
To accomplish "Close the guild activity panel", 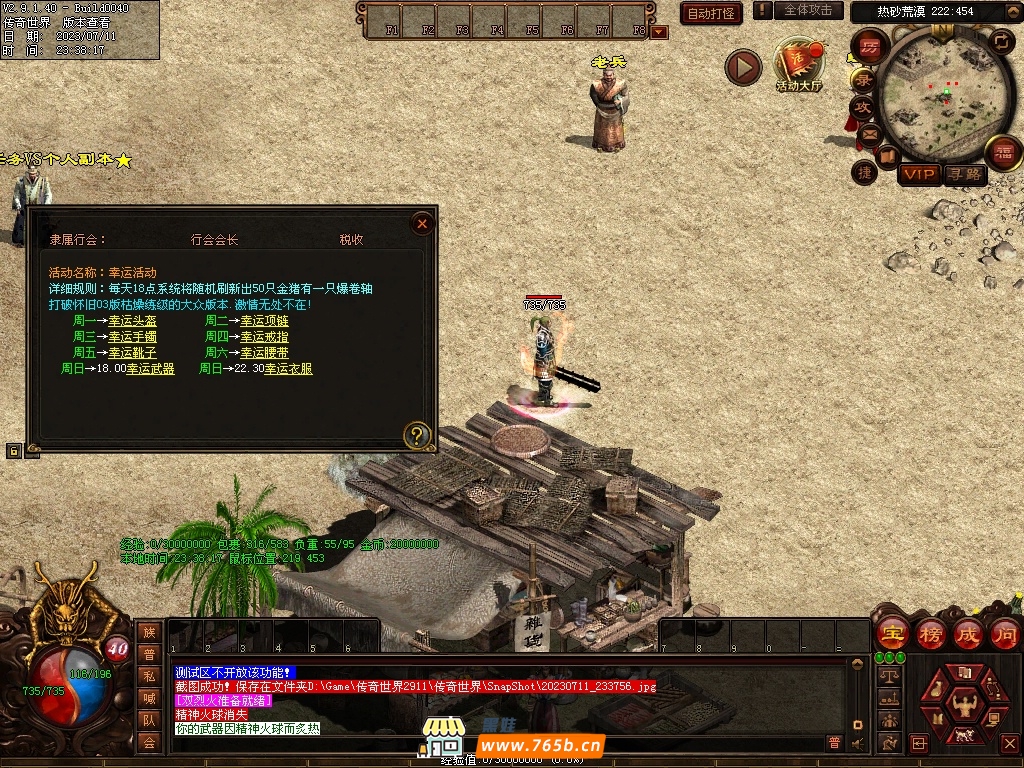I will coord(422,224).
